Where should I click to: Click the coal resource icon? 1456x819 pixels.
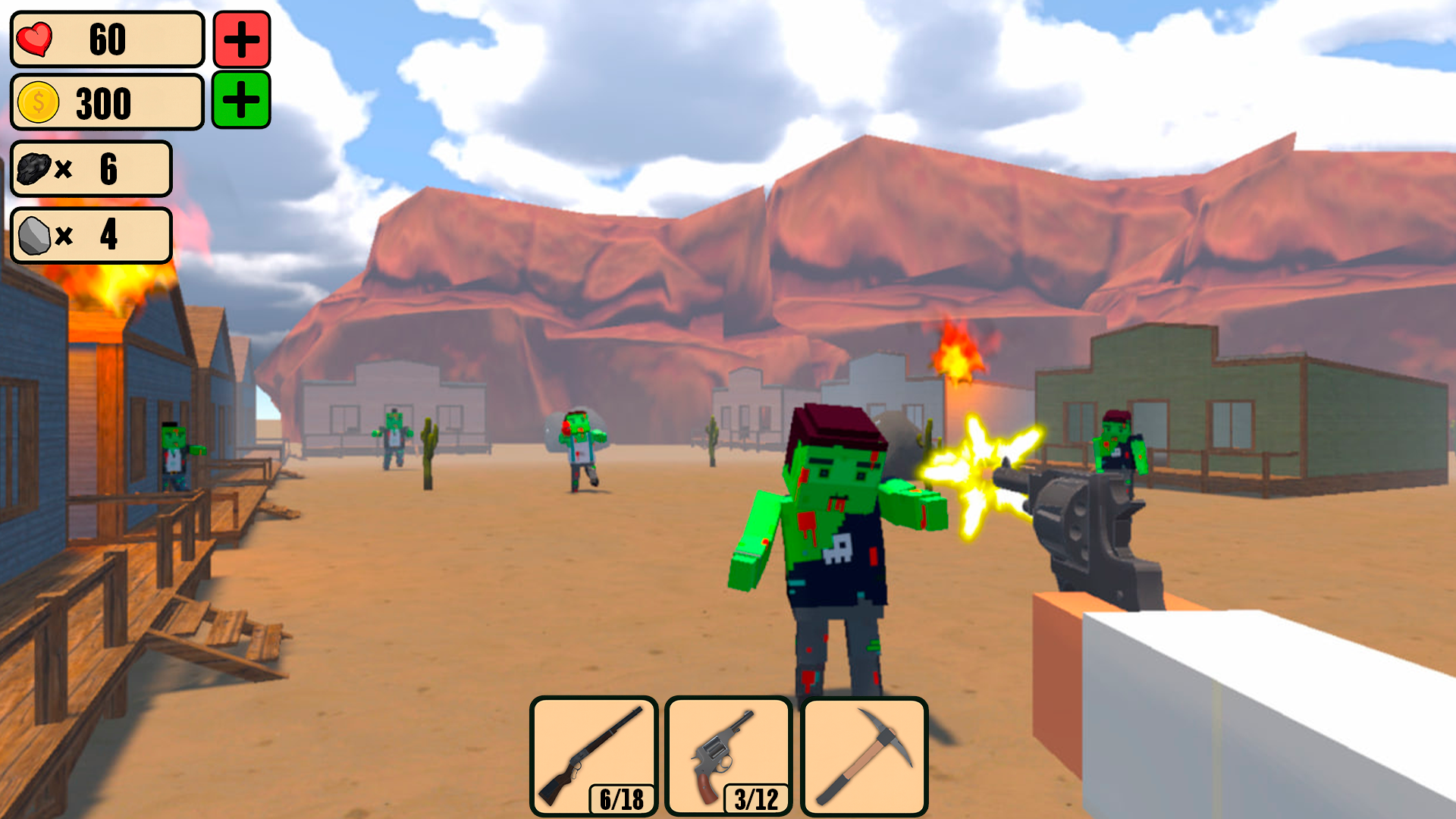[34, 168]
